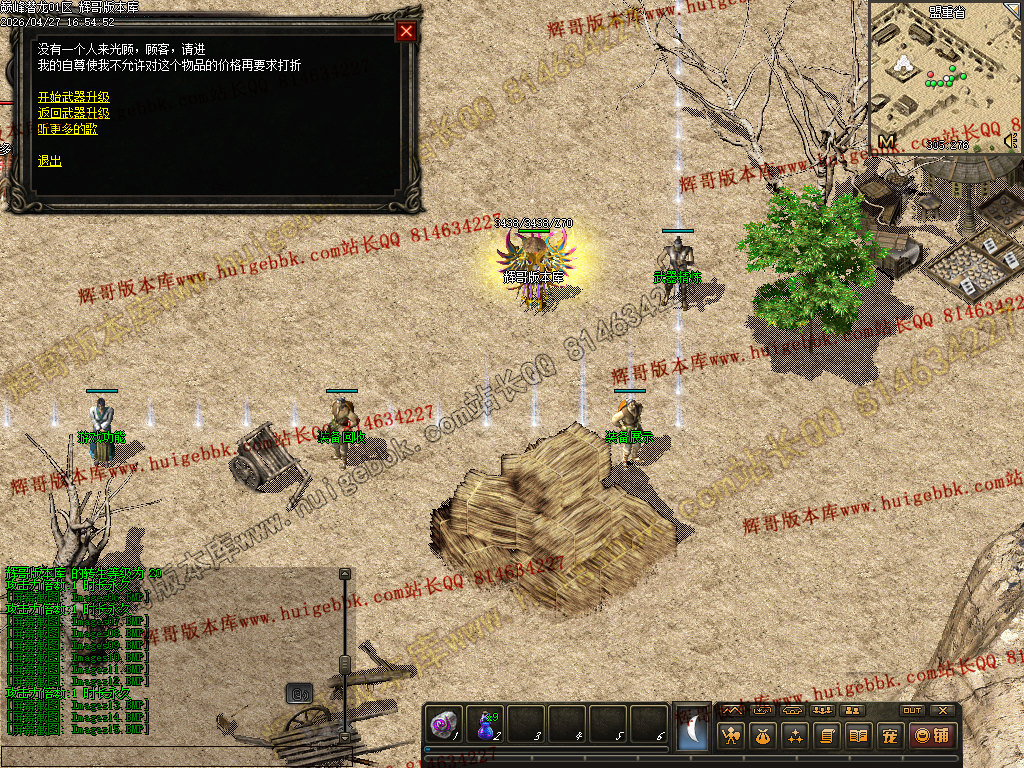Close the NPC dialogue with the red X

pos(406,31)
